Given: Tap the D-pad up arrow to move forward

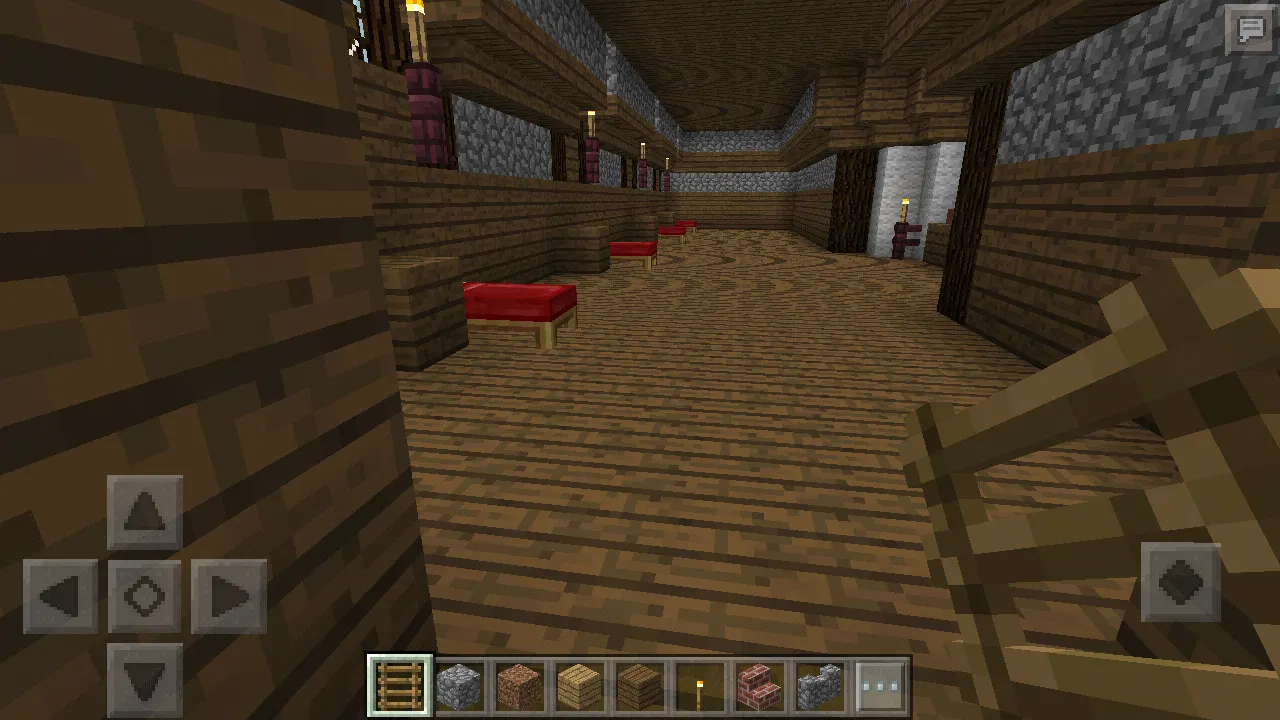Looking at the screenshot, I should (x=145, y=513).
